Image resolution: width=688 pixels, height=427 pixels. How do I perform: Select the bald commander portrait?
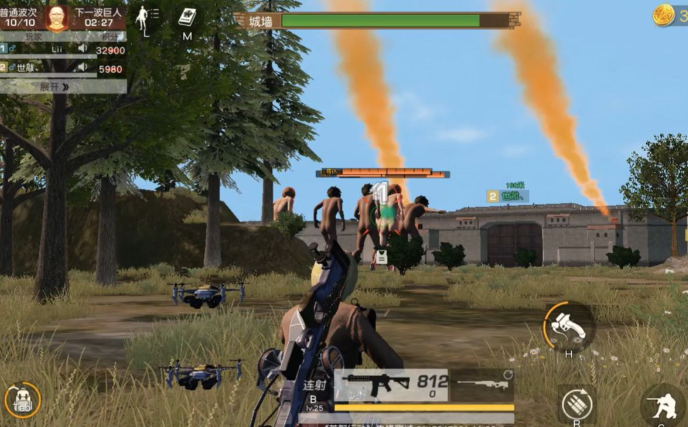pyautogui.click(x=57, y=16)
